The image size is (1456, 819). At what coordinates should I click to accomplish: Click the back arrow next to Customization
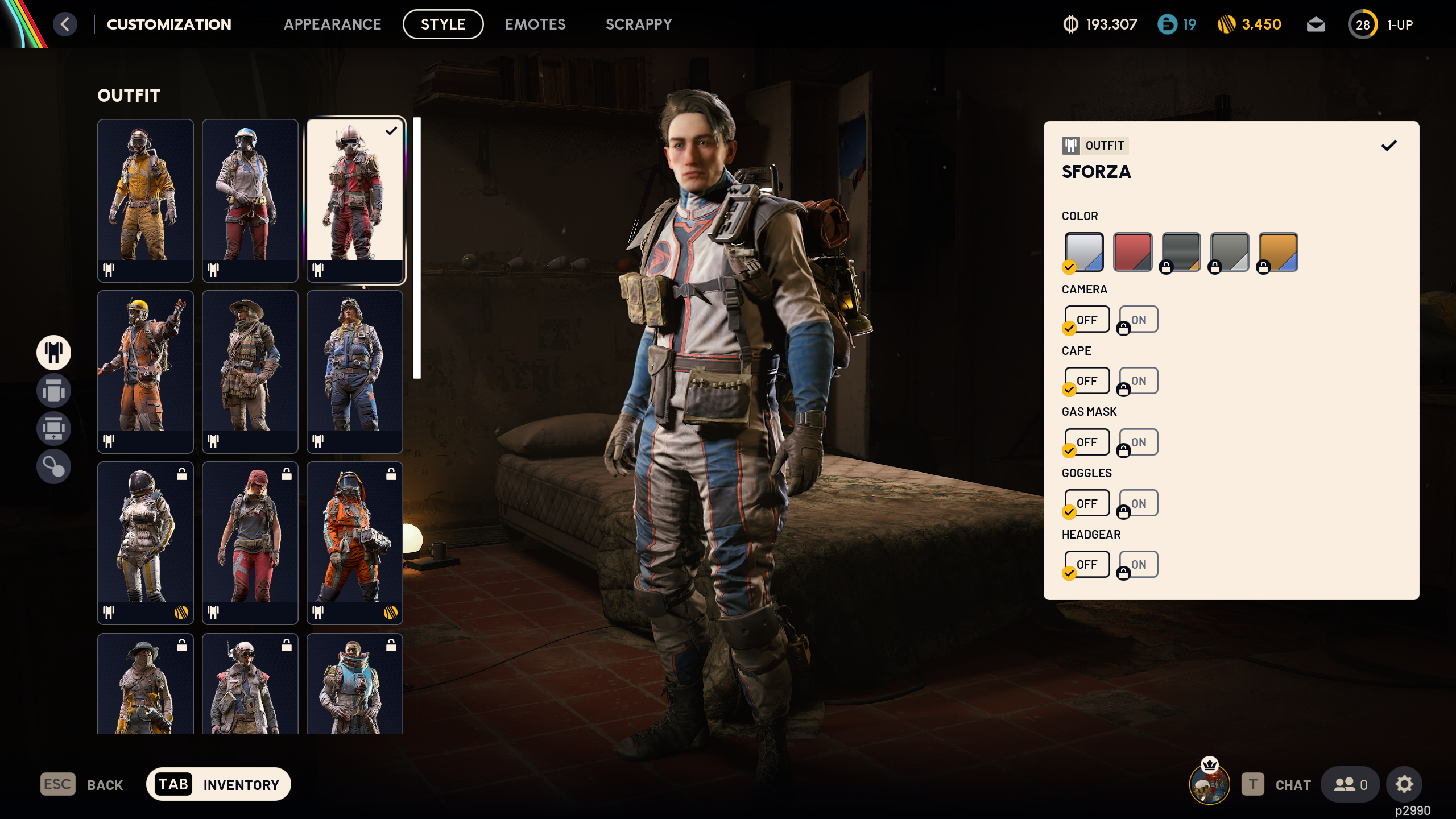point(65,24)
